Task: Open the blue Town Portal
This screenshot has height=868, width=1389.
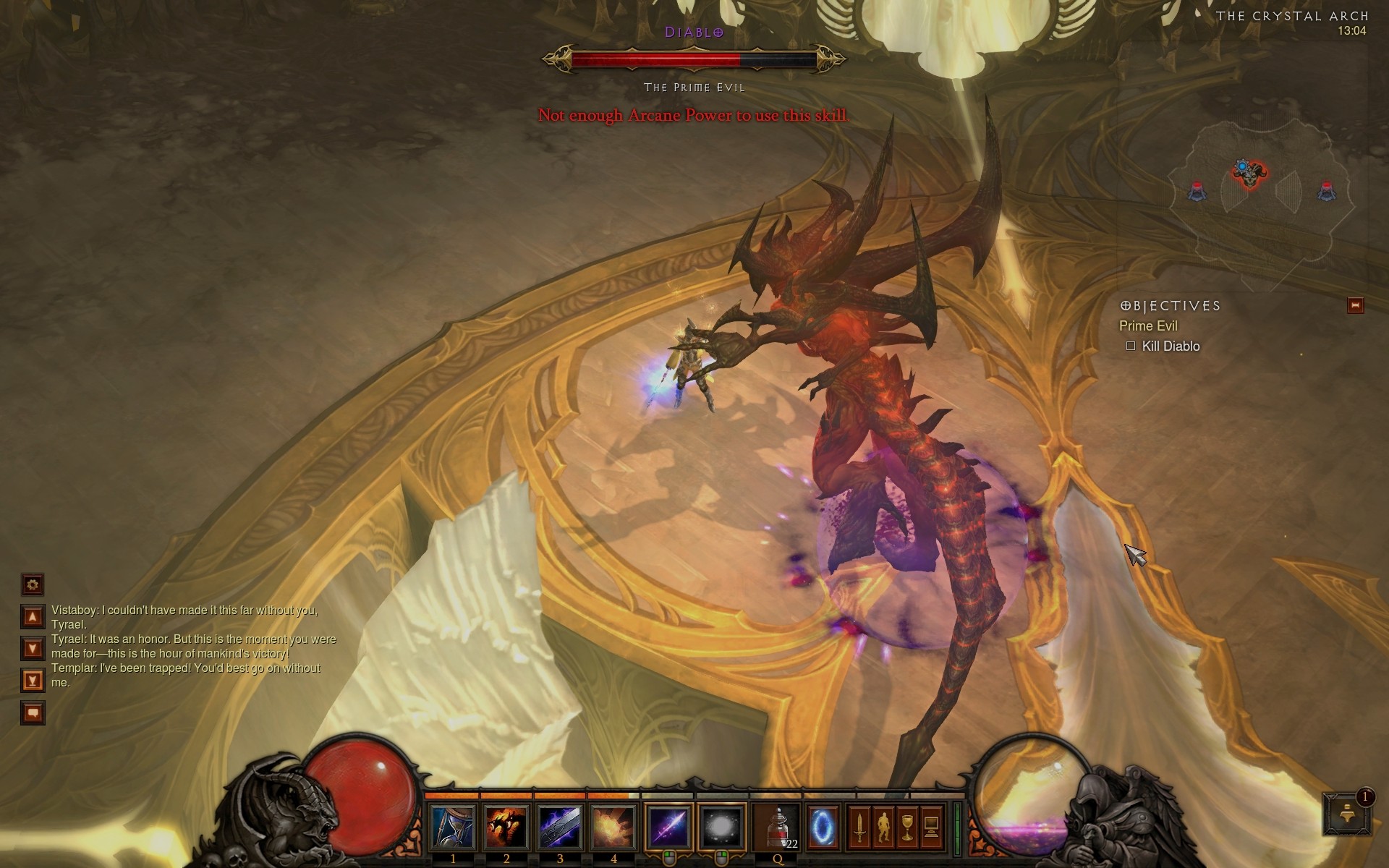Action: pyautogui.click(x=823, y=827)
